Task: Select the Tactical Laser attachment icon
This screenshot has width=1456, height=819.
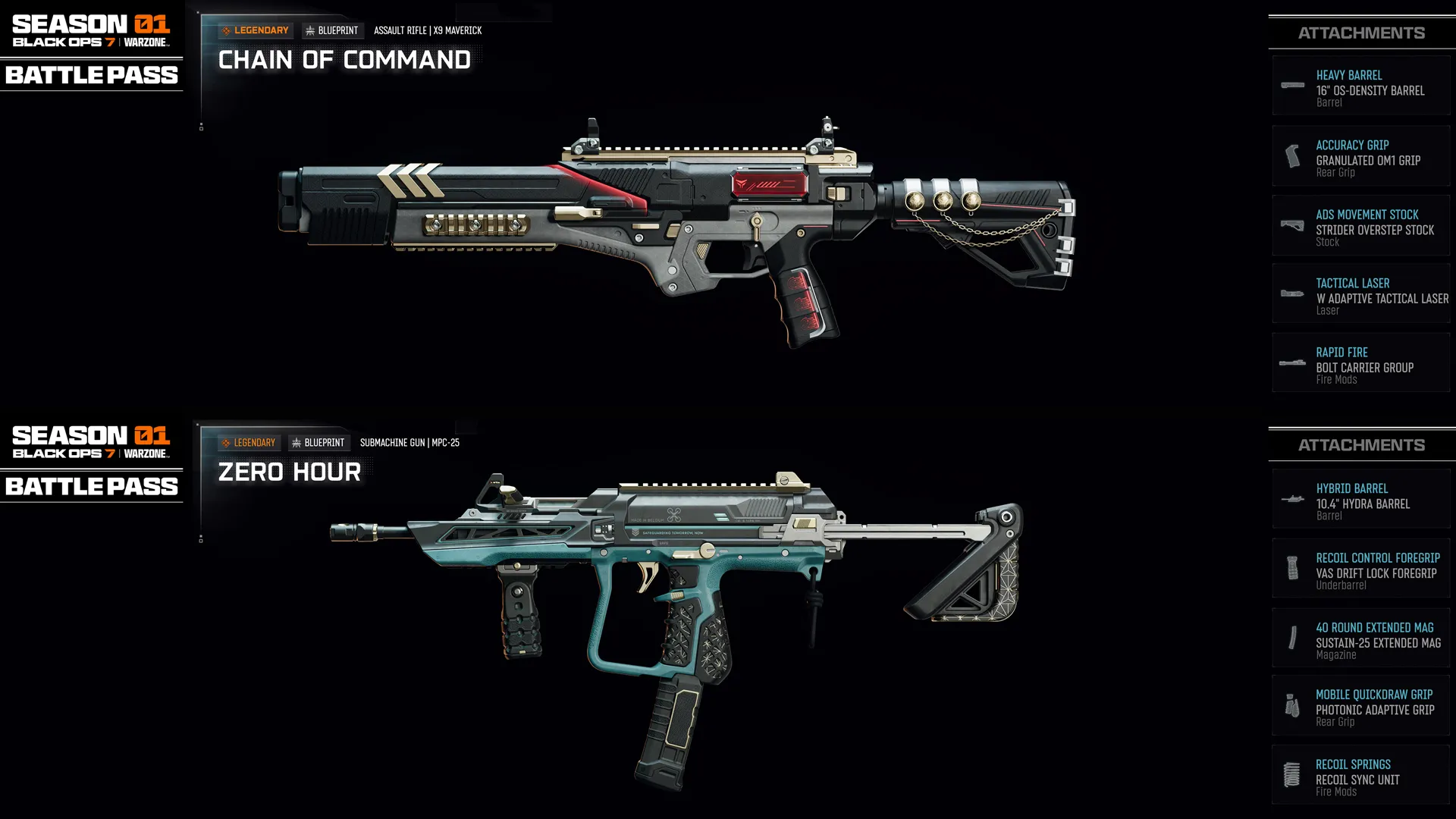Action: coord(1292,293)
